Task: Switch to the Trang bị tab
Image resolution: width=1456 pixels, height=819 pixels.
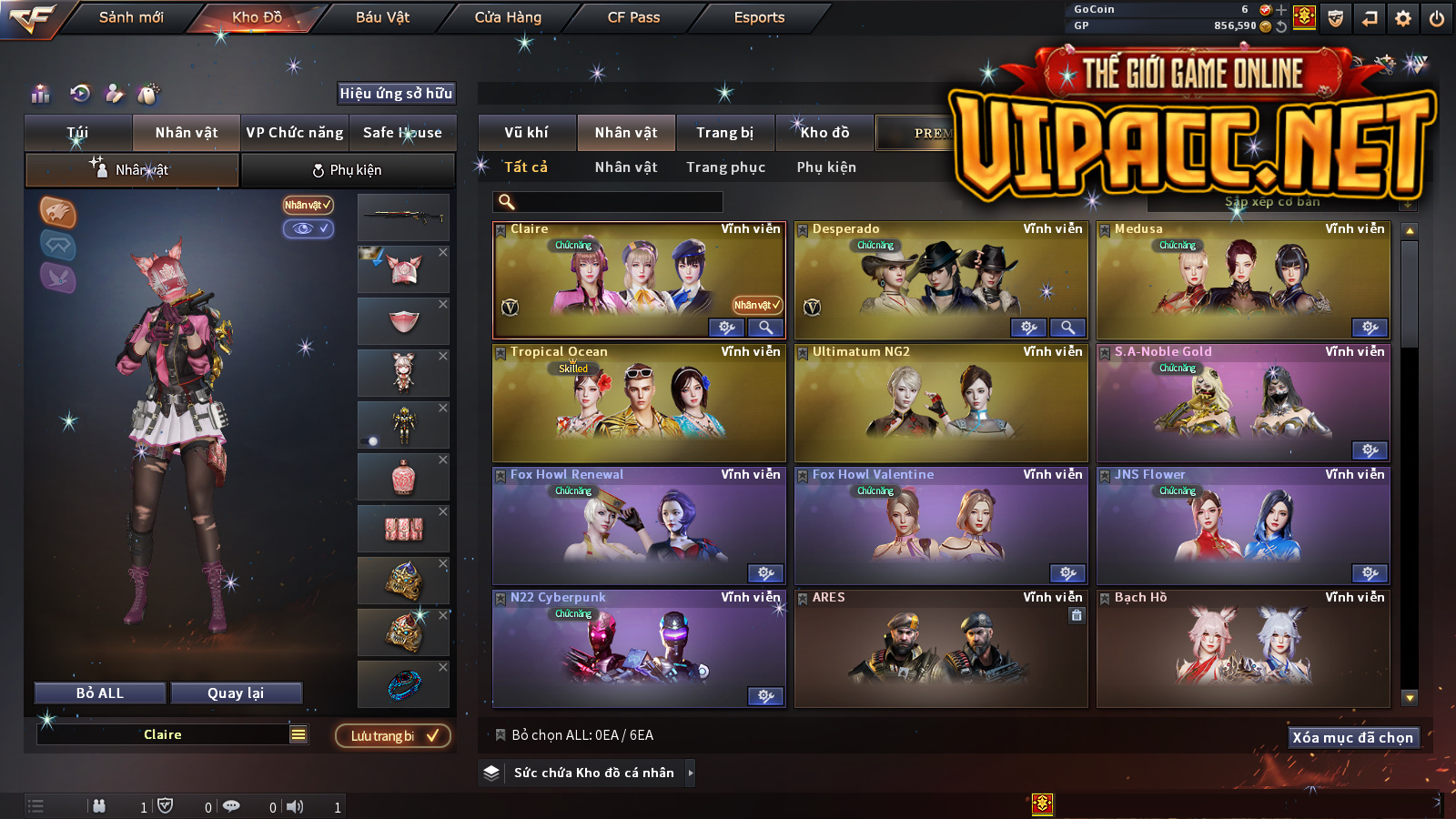Action: (x=724, y=133)
